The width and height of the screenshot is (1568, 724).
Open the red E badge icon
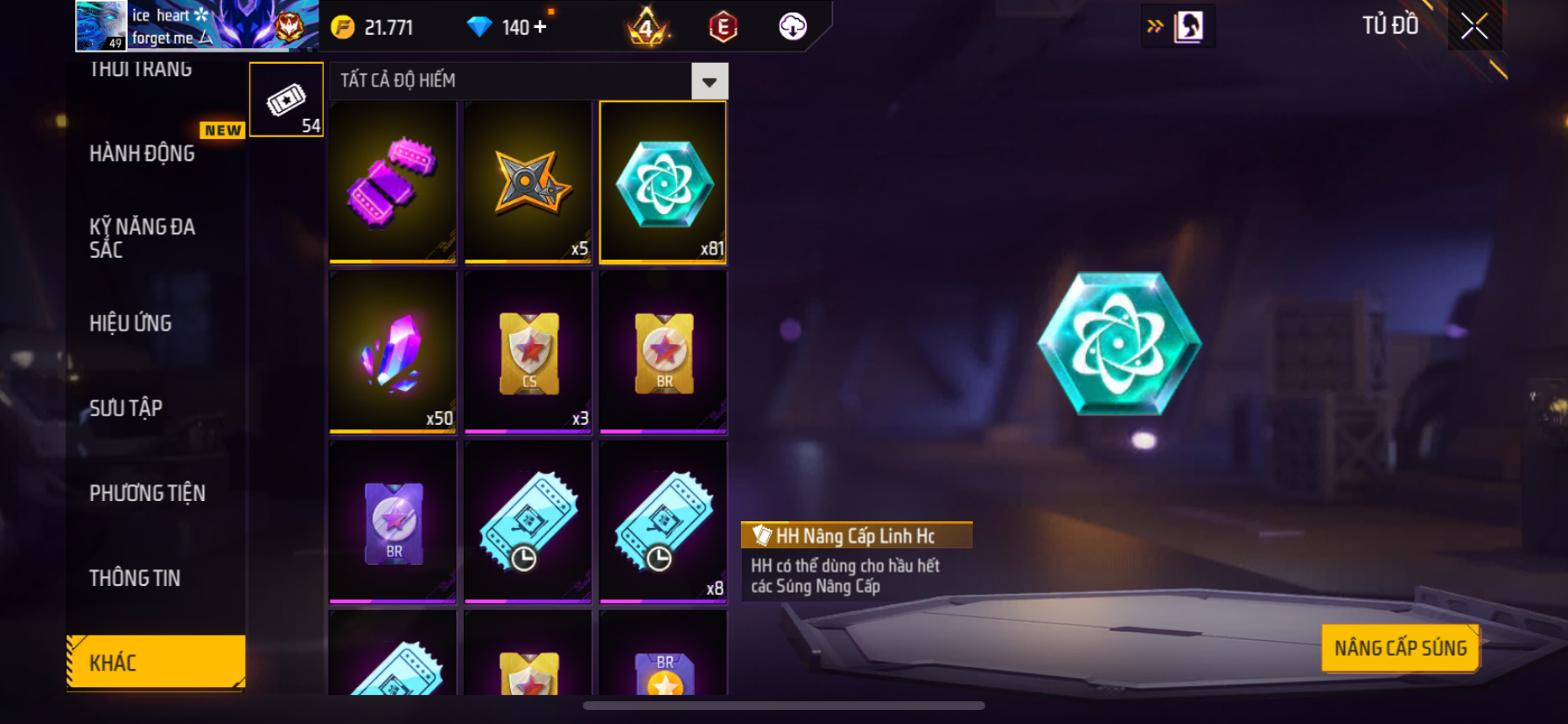click(723, 27)
